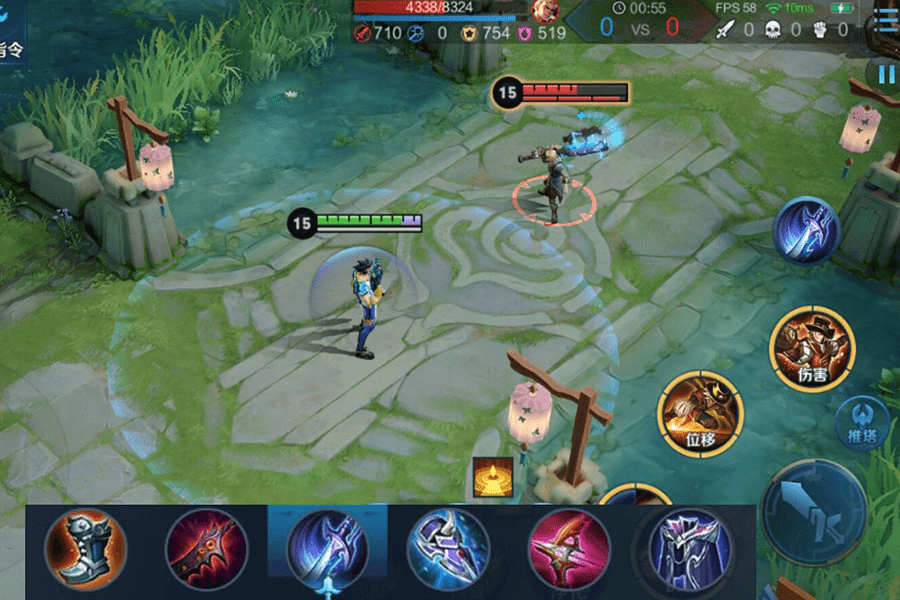Click the enemy hero portrait at top
The height and width of the screenshot is (600, 900).
(545, 11)
